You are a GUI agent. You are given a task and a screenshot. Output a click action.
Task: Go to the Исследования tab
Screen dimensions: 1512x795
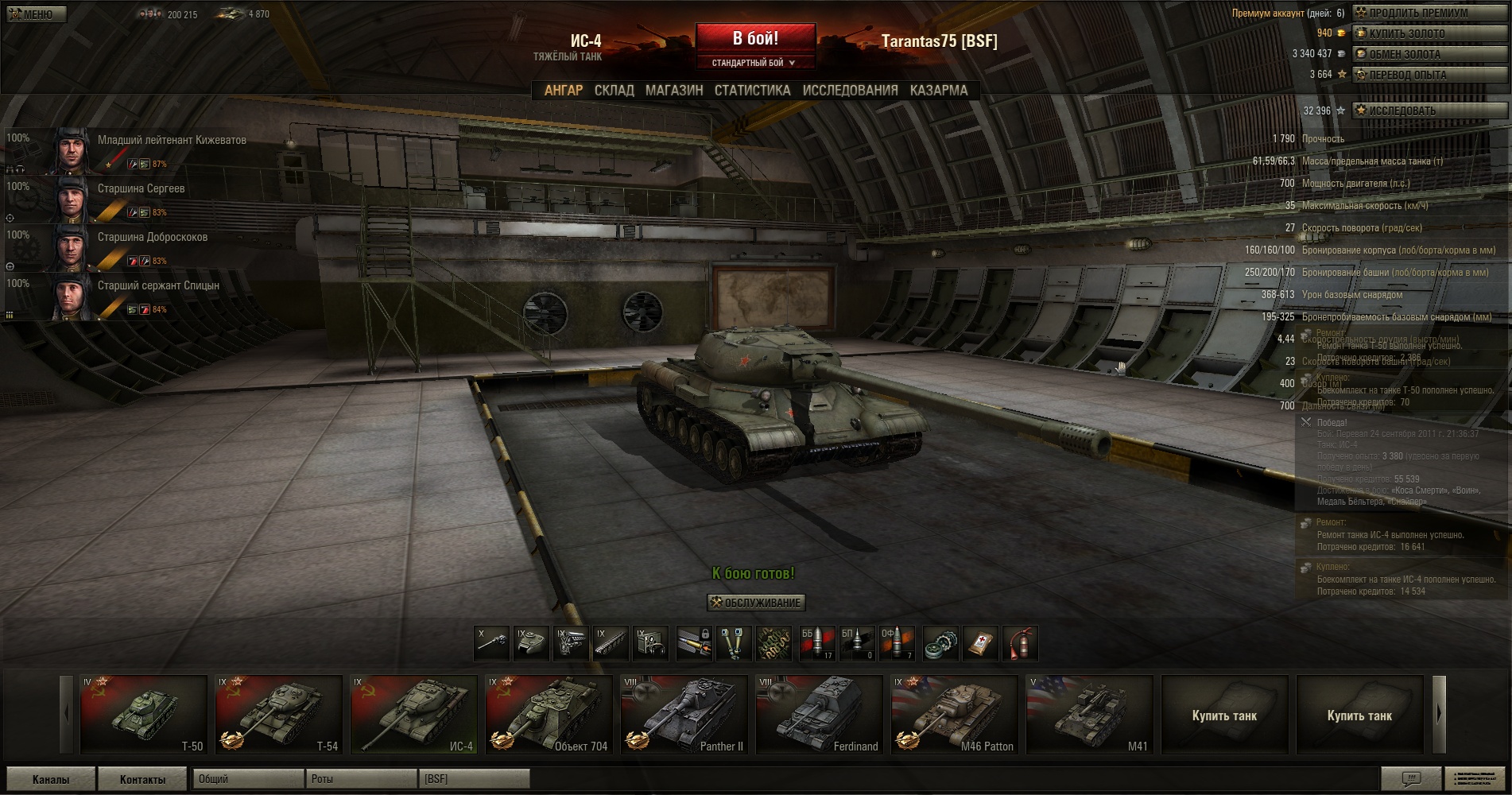click(x=850, y=91)
